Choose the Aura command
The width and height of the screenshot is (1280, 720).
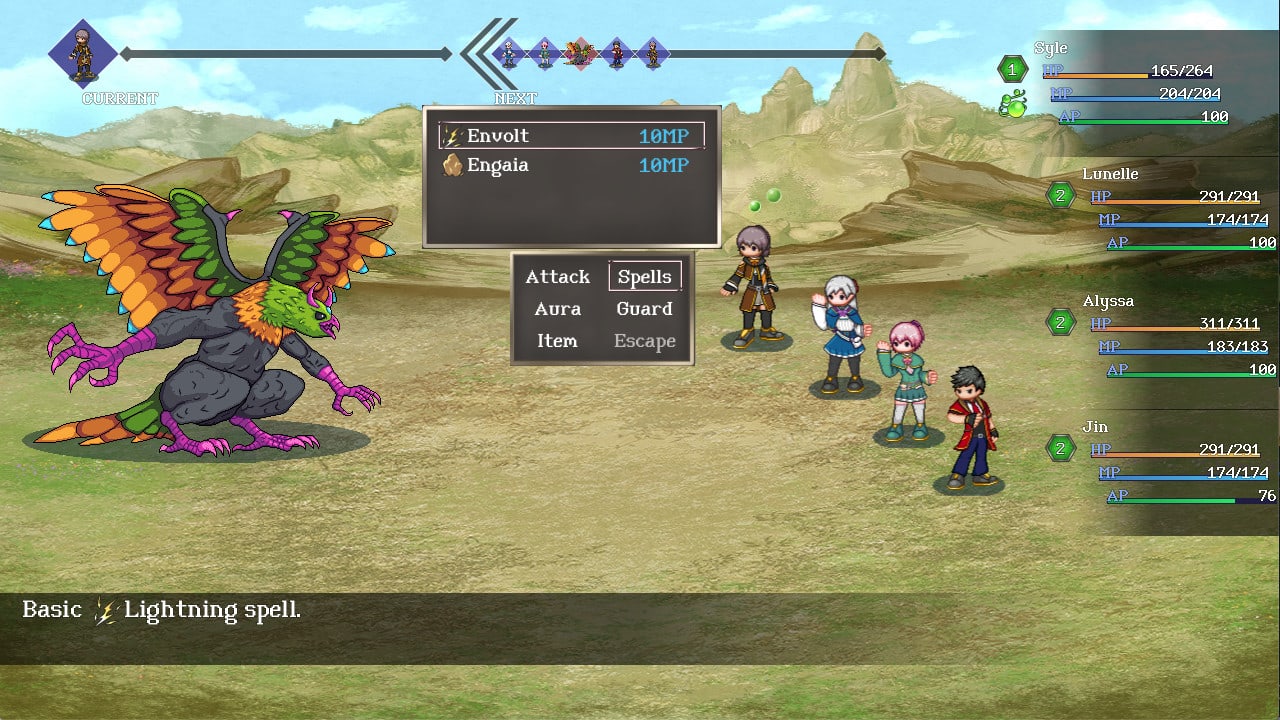pyautogui.click(x=558, y=309)
